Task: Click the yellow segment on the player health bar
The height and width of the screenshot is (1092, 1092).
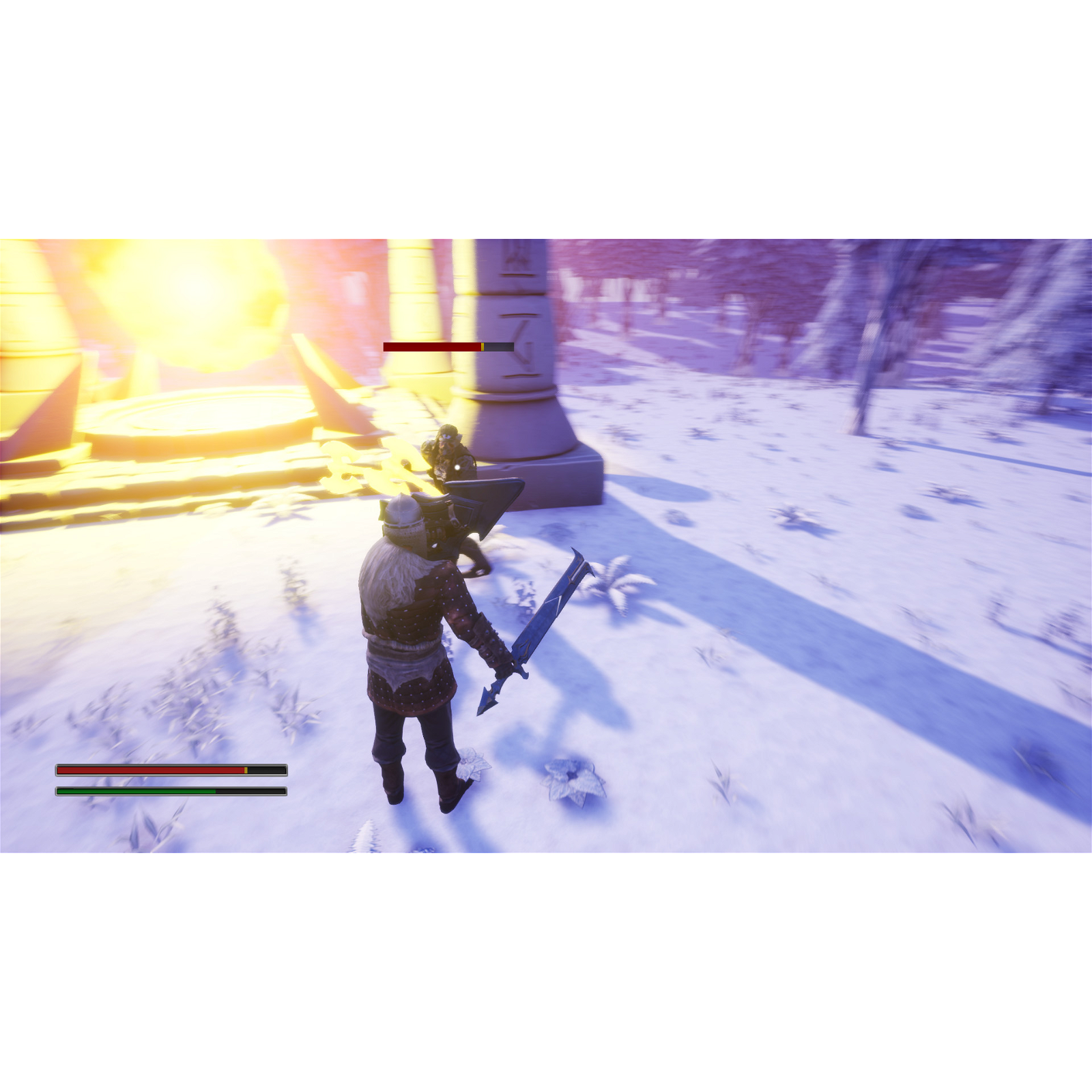Action: click(246, 770)
